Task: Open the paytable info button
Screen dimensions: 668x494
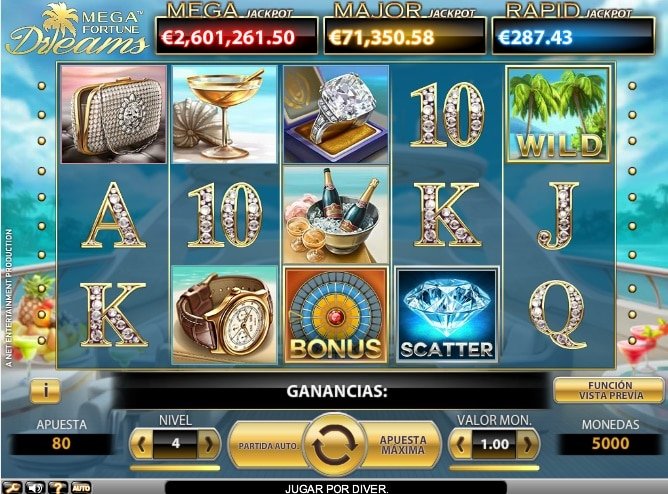Action: tap(45, 389)
